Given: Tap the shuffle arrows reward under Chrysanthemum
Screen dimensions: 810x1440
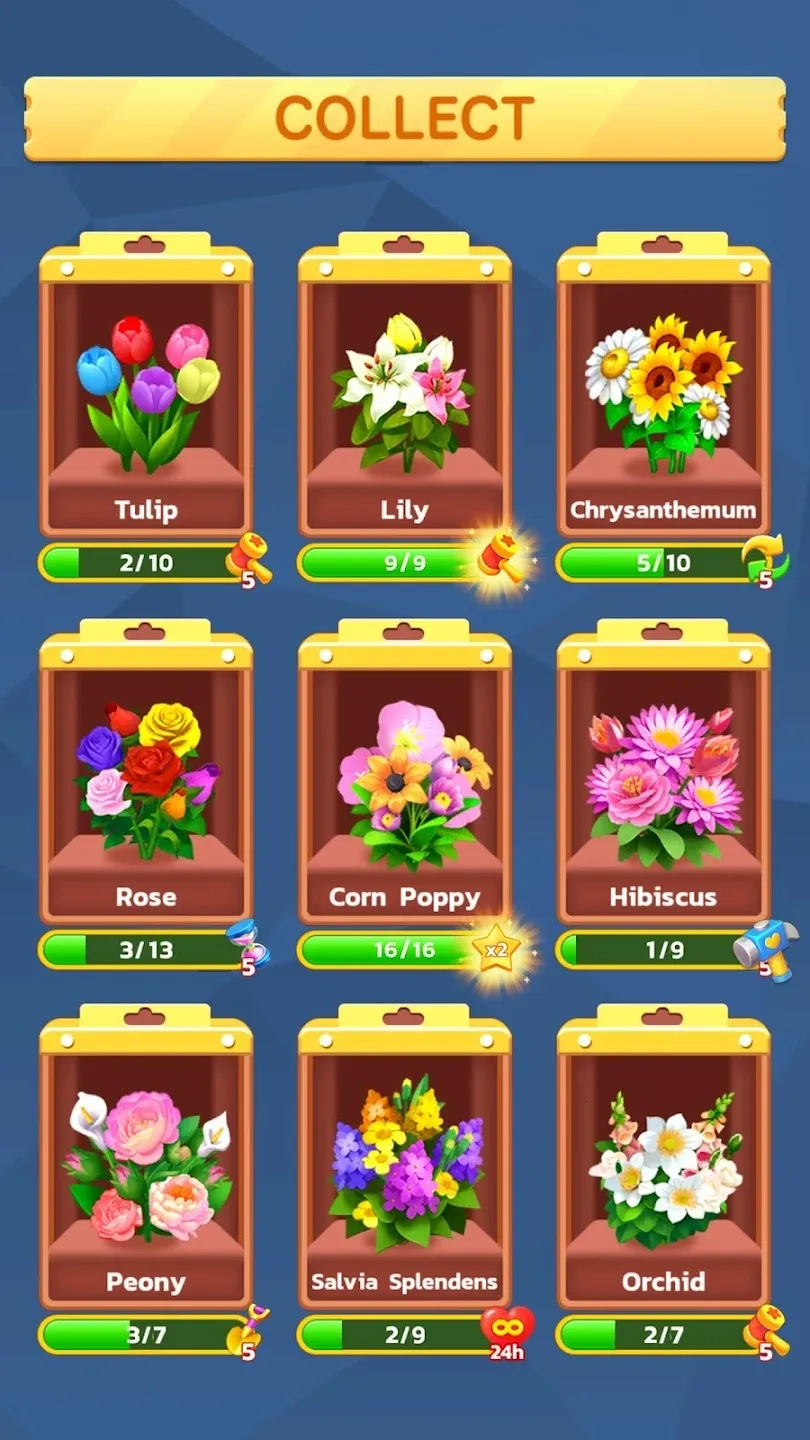Looking at the screenshot, I should pyautogui.click(x=765, y=560).
